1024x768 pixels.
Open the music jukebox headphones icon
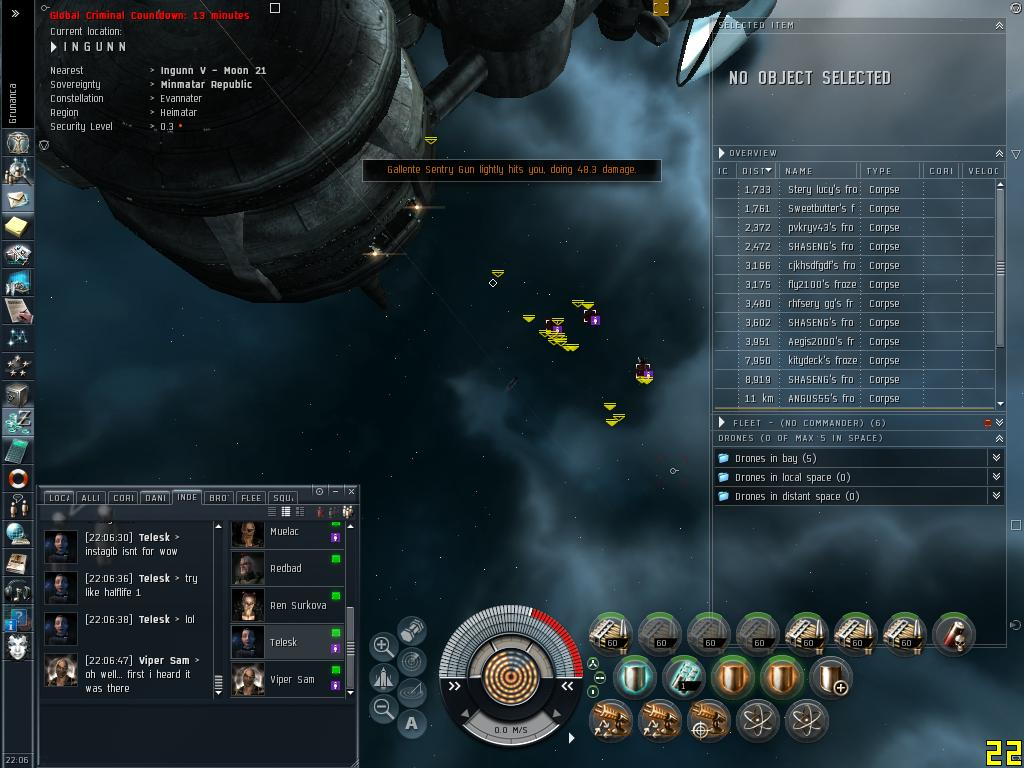[17, 591]
